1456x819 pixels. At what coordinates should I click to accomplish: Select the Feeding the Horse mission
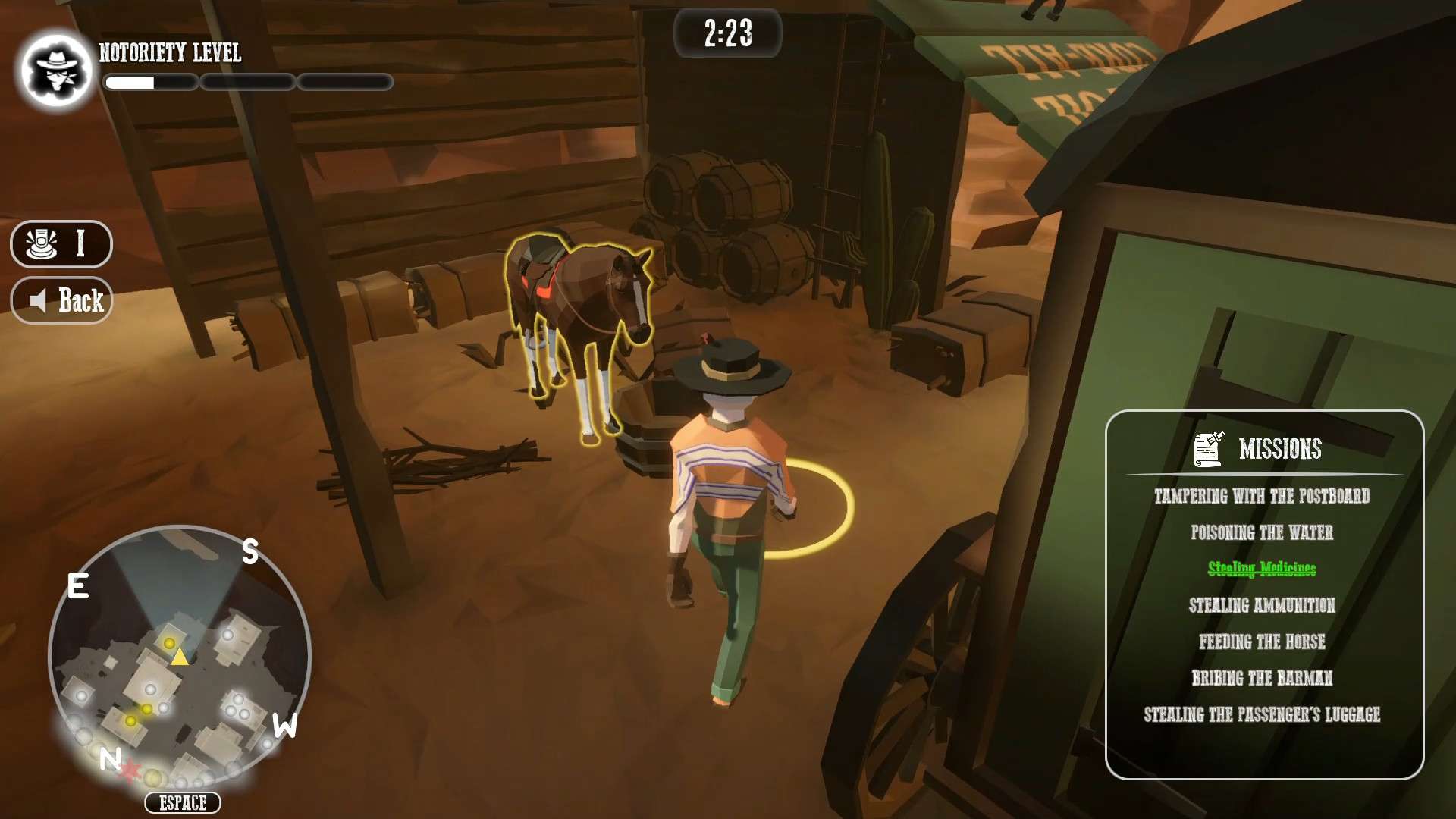[1262, 642]
